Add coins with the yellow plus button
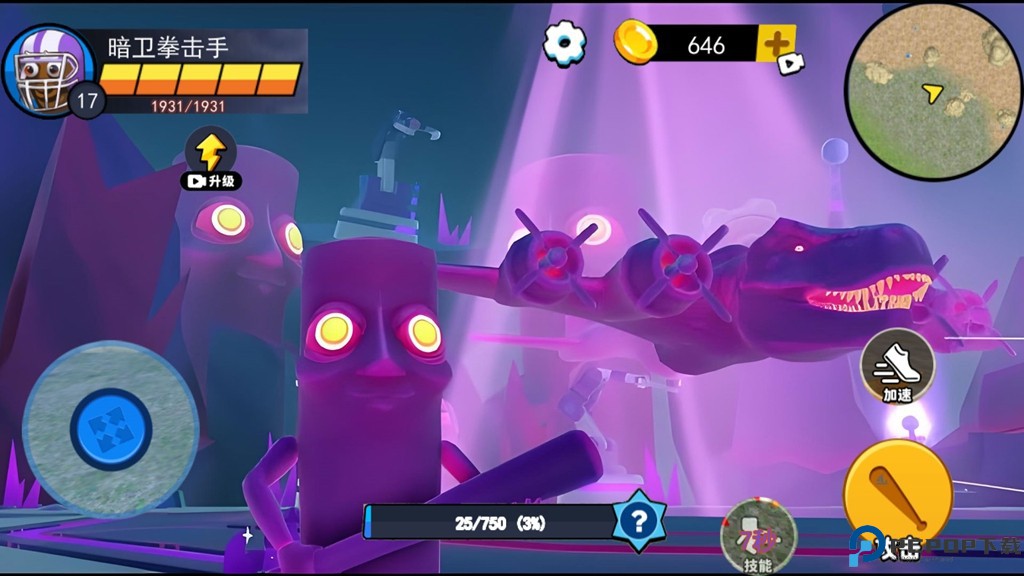This screenshot has width=1024, height=576. (775, 44)
